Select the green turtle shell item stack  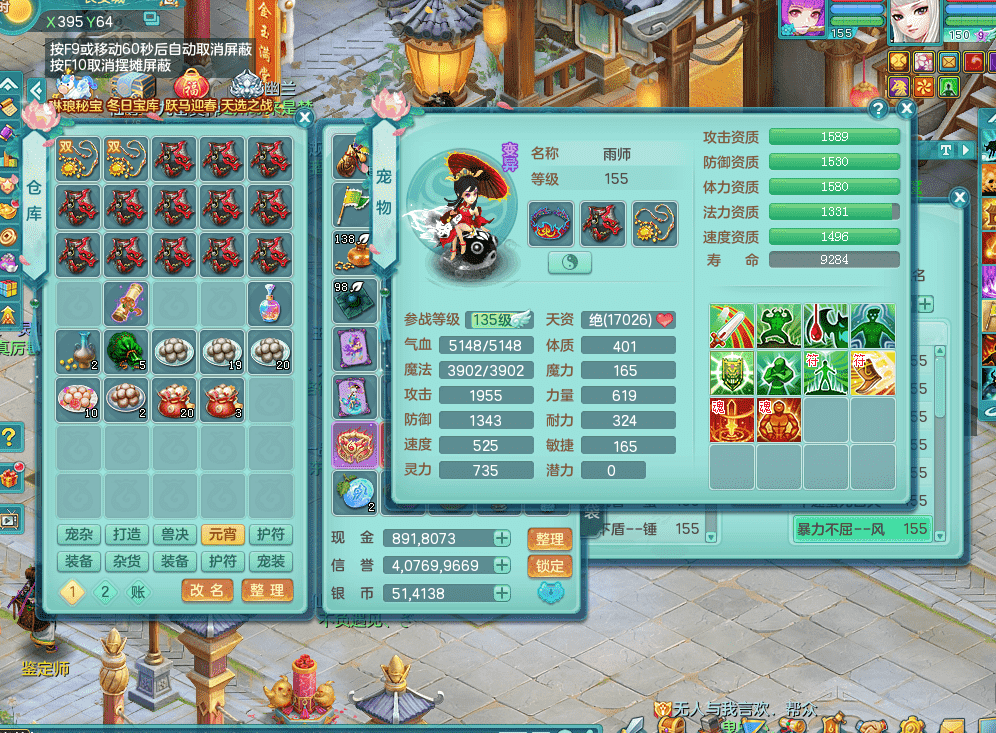pyautogui.click(x=127, y=350)
